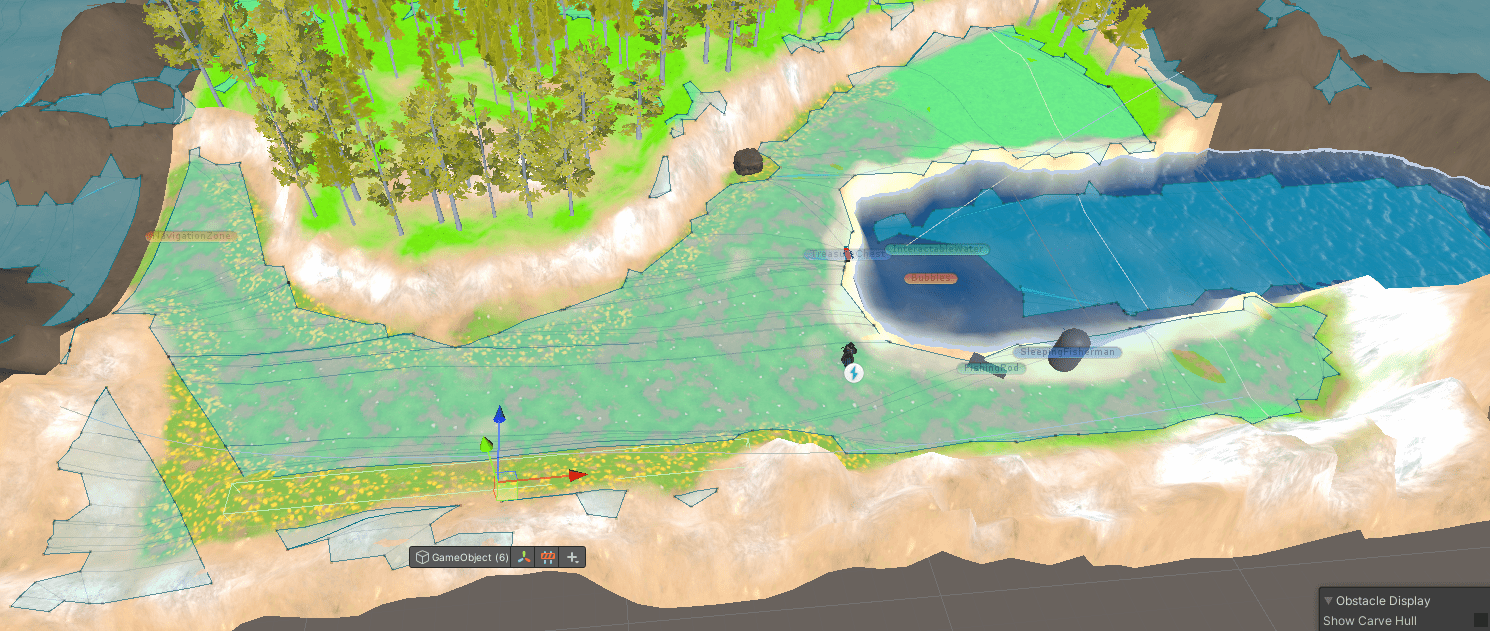Select the FishingRod label
Screen dimensions: 1490x631
coord(991,368)
